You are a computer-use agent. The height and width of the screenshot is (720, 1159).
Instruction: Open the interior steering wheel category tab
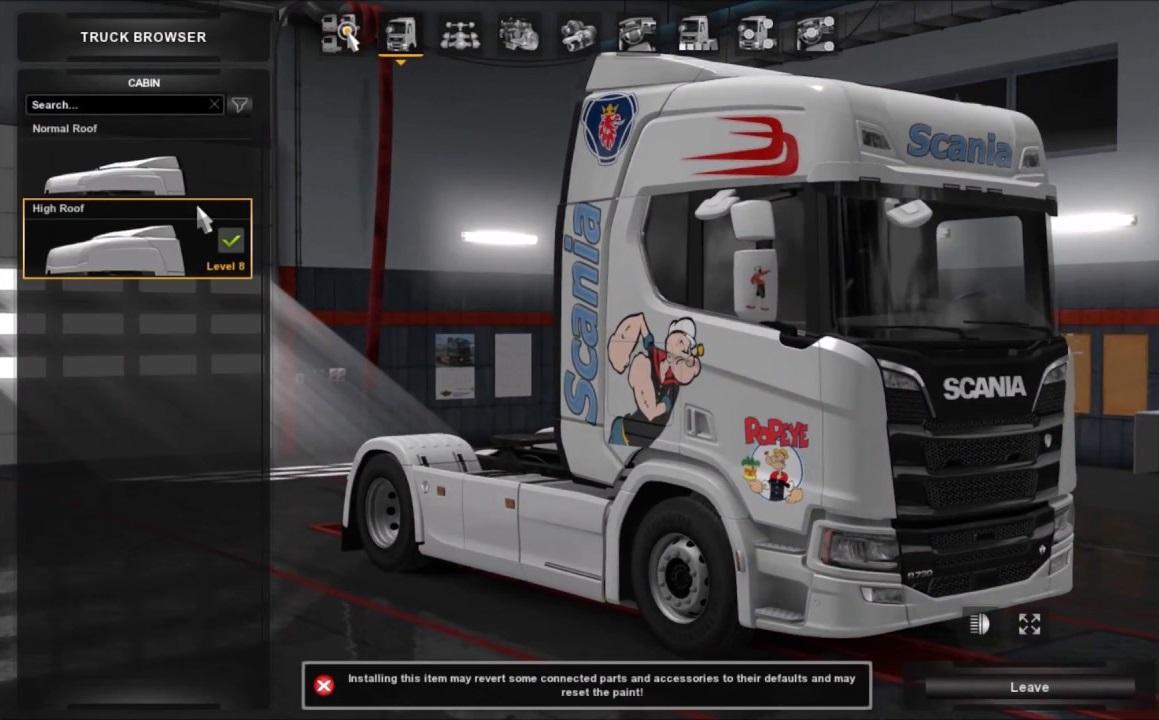pos(637,34)
